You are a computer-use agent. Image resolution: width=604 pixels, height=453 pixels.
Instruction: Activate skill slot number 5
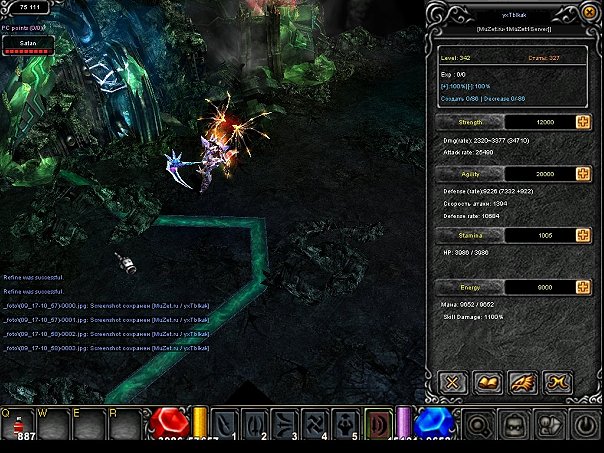click(x=345, y=426)
